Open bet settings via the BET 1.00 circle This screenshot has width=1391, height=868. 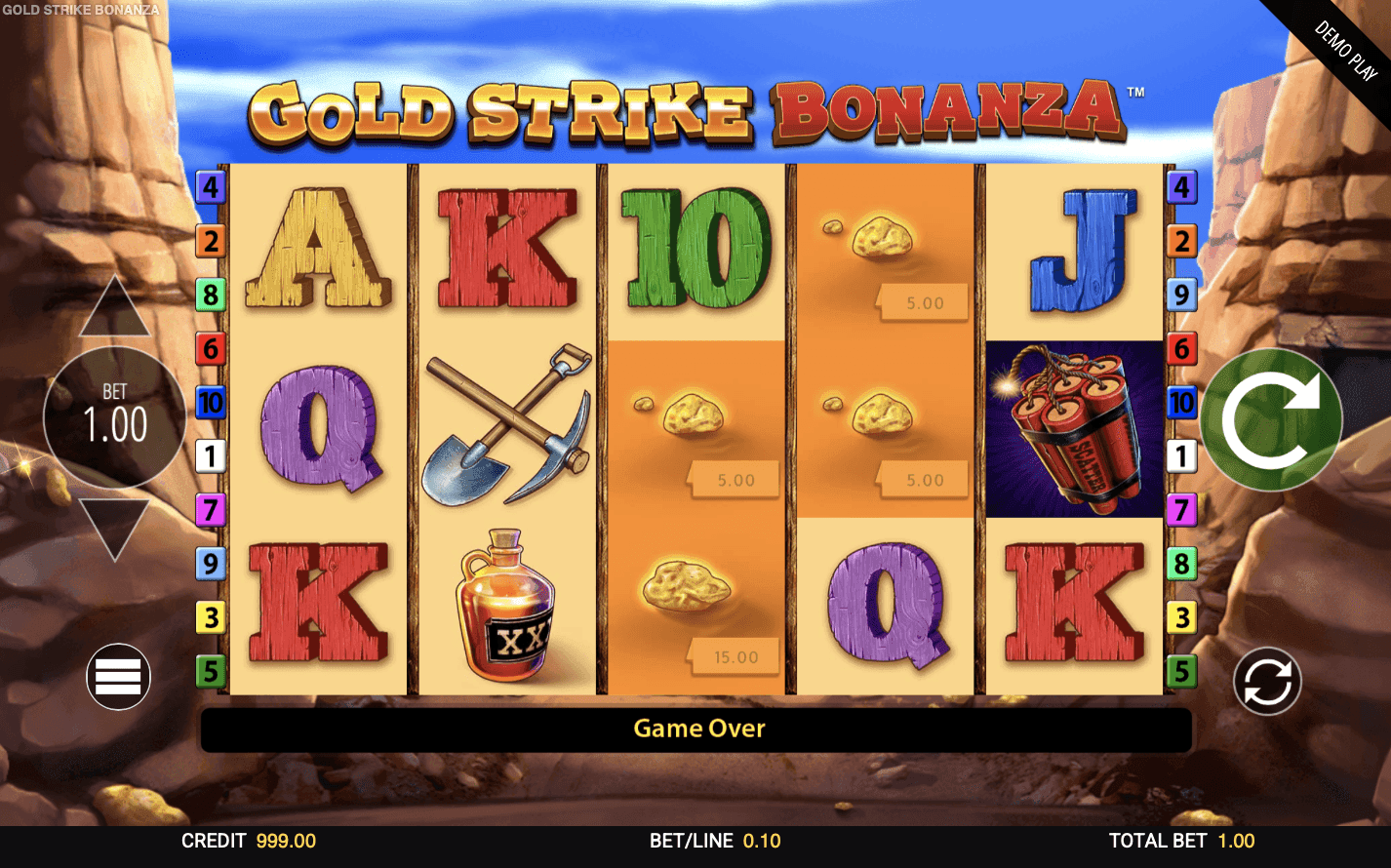coord(115,417)
